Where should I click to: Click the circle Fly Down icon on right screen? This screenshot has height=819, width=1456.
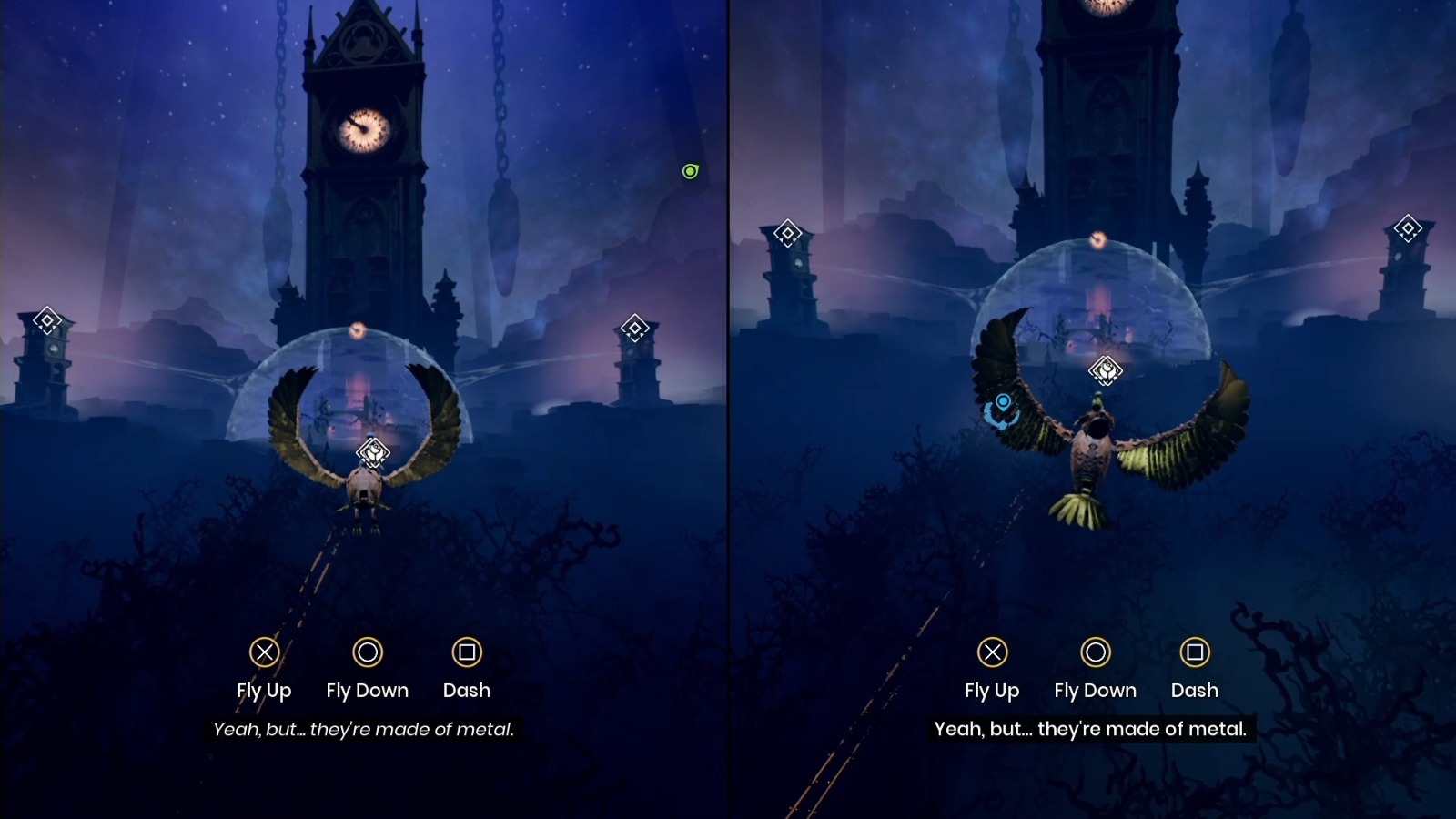pos(1096,652)
